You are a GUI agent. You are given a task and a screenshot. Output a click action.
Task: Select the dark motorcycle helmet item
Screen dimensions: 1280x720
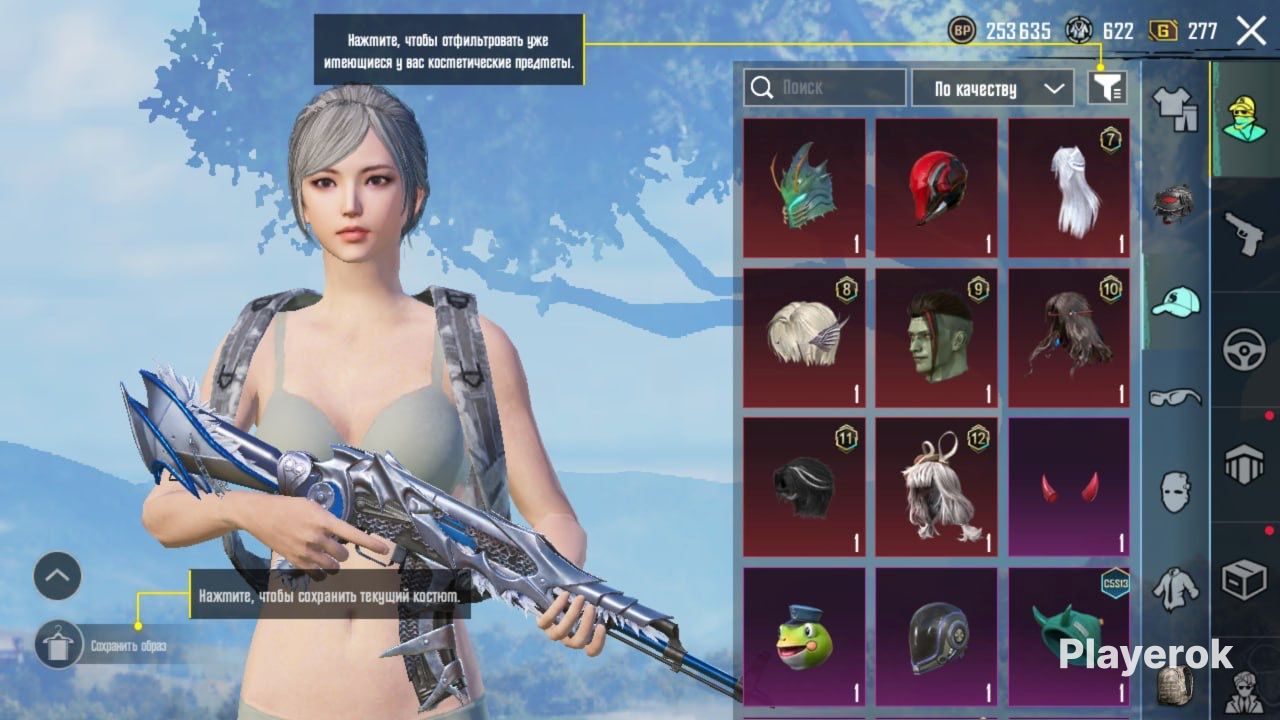[x=937, y=638]
